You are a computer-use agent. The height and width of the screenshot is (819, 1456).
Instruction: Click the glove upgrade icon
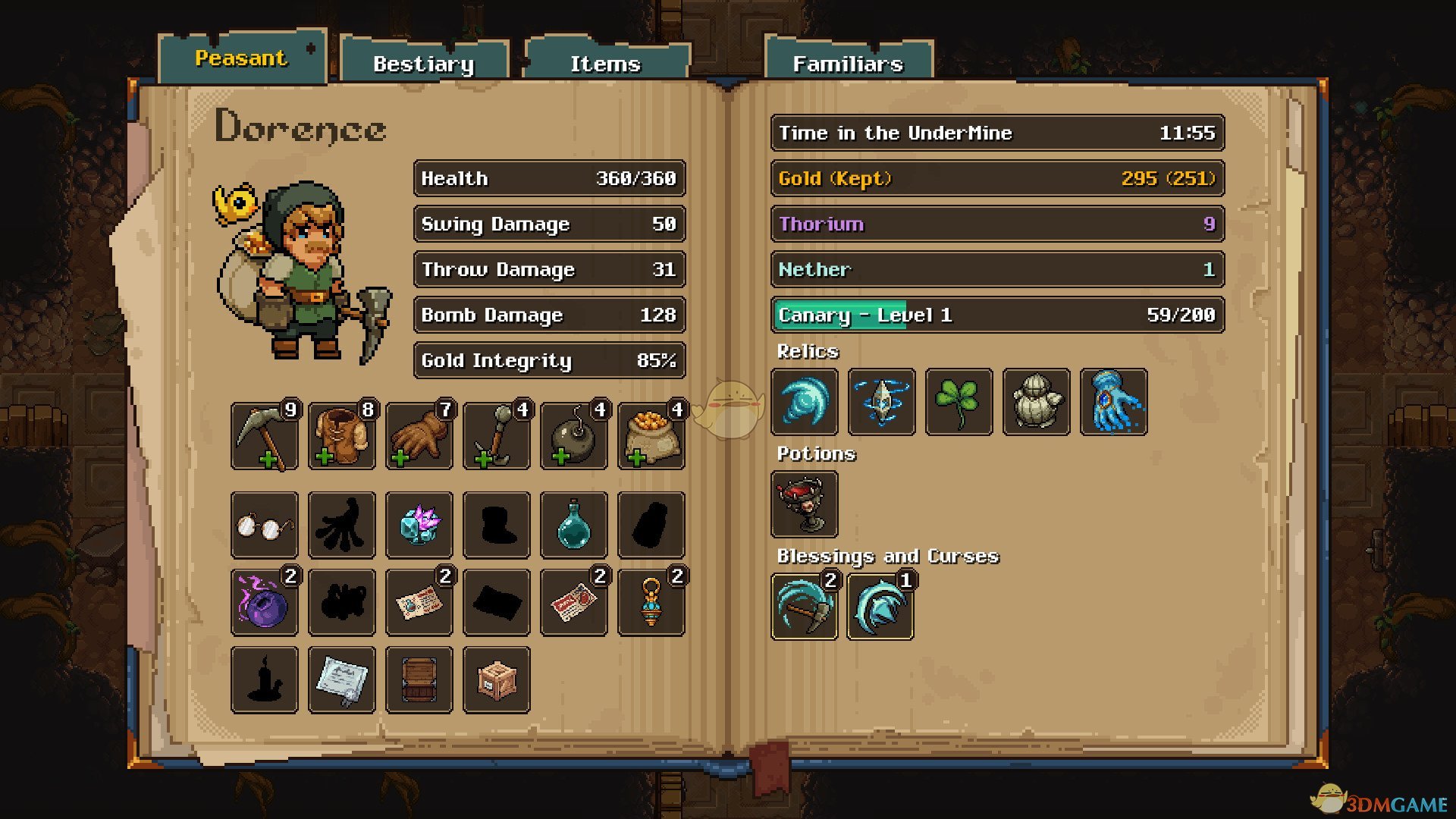[x=419, y=437]
